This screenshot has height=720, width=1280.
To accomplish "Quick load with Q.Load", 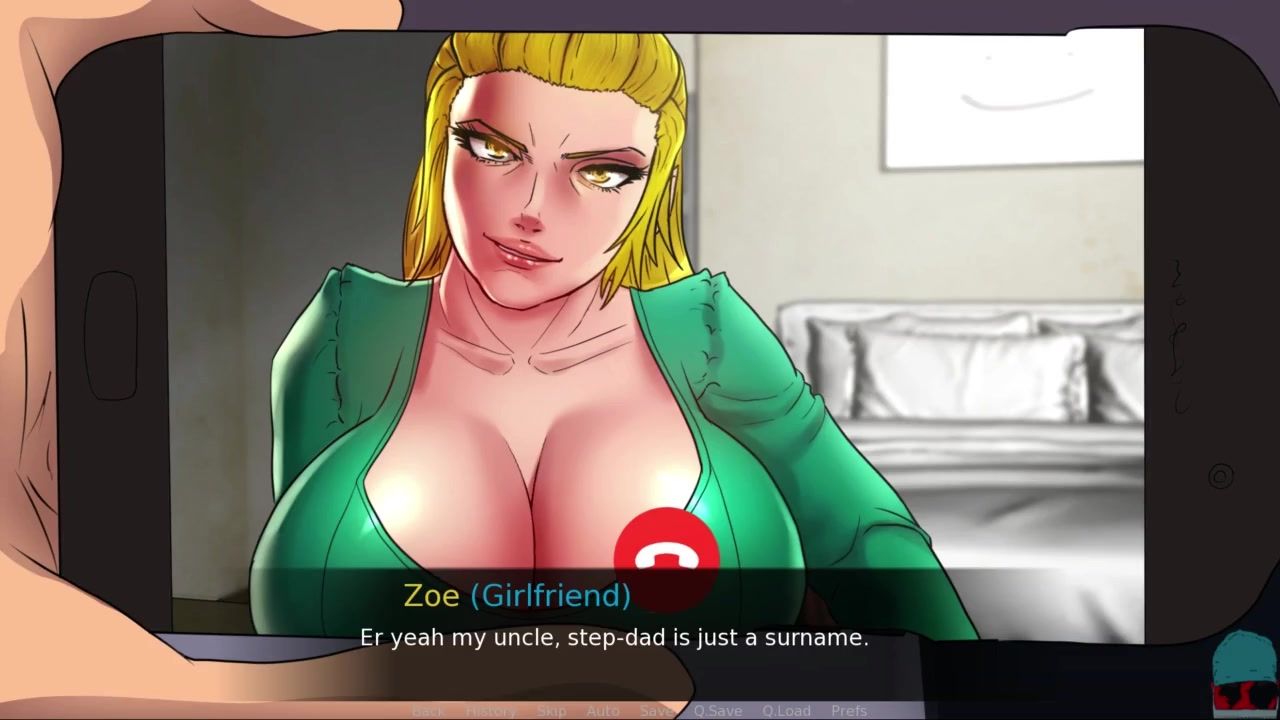I will (786, 711).
